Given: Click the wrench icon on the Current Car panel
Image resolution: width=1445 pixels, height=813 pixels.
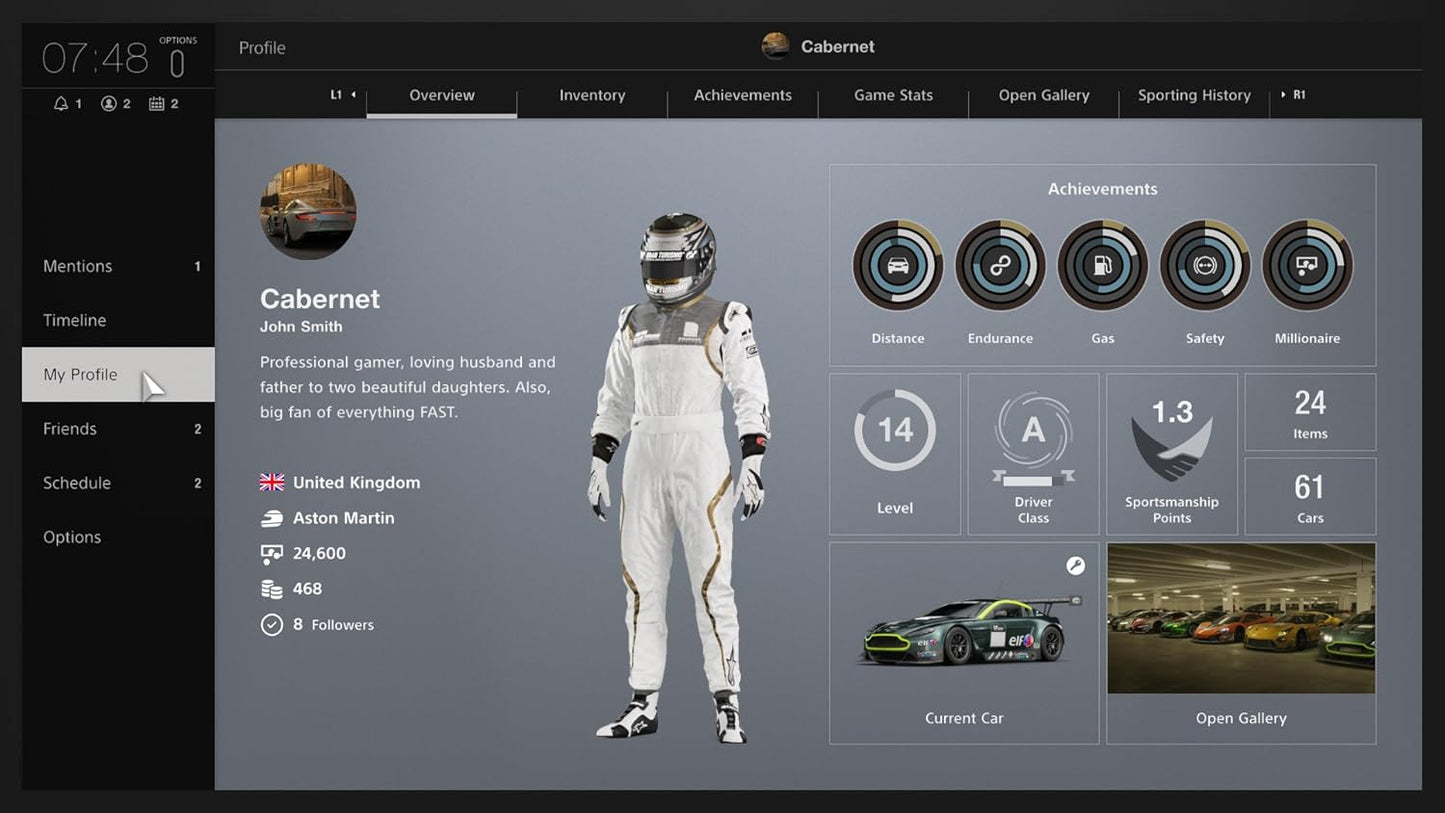Looking at the screenshot, I should [1076, 566].
